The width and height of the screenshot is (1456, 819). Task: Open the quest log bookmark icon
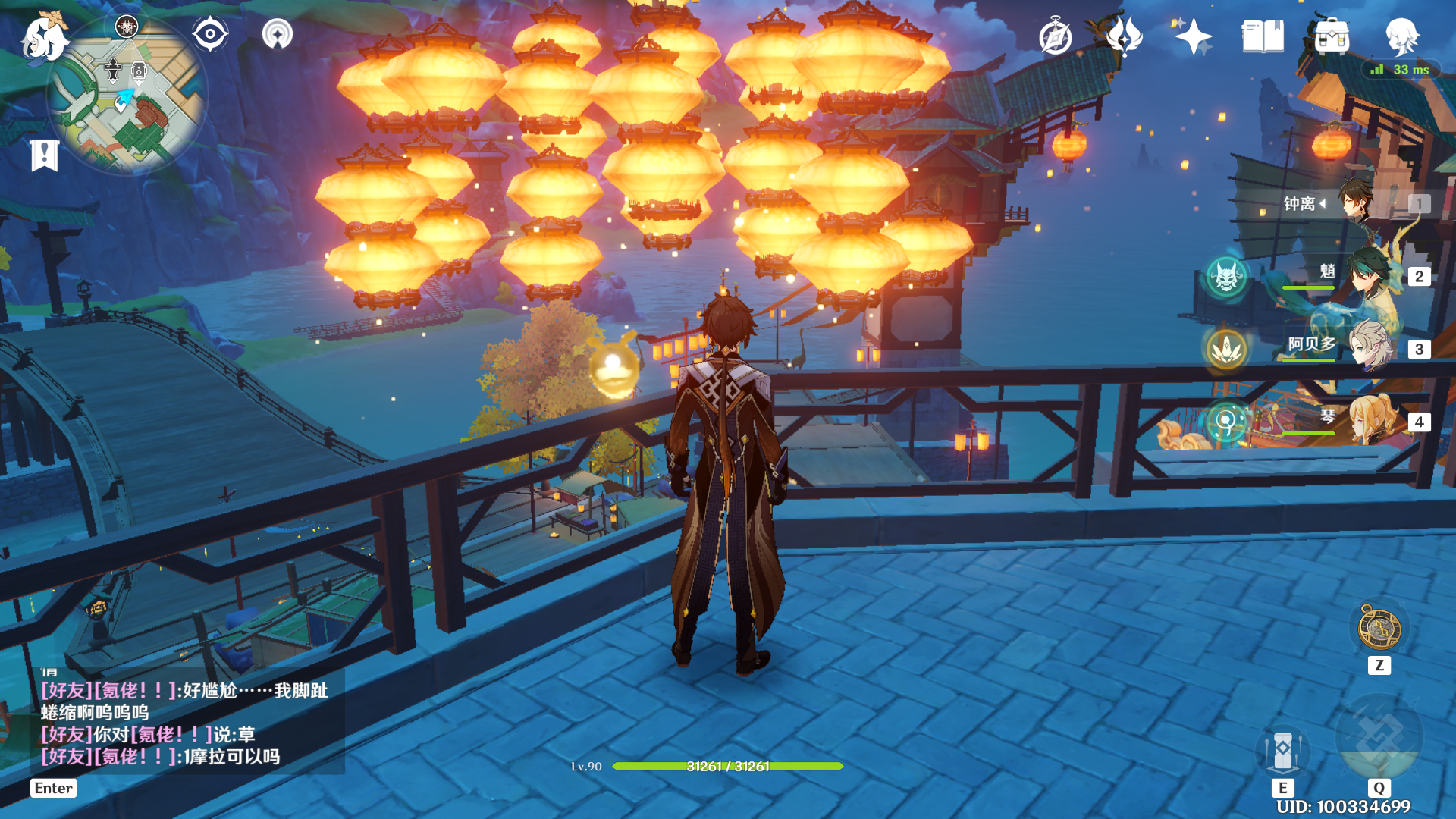pyautogui.click(x=44, y=155)
